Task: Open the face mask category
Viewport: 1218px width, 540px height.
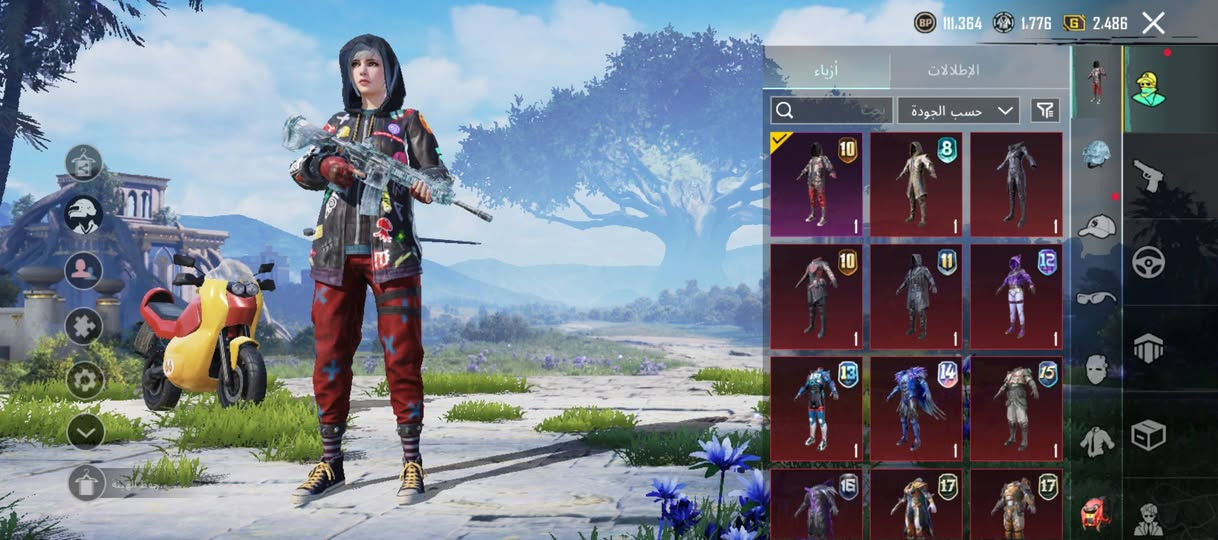Action: pos(1097,368)
